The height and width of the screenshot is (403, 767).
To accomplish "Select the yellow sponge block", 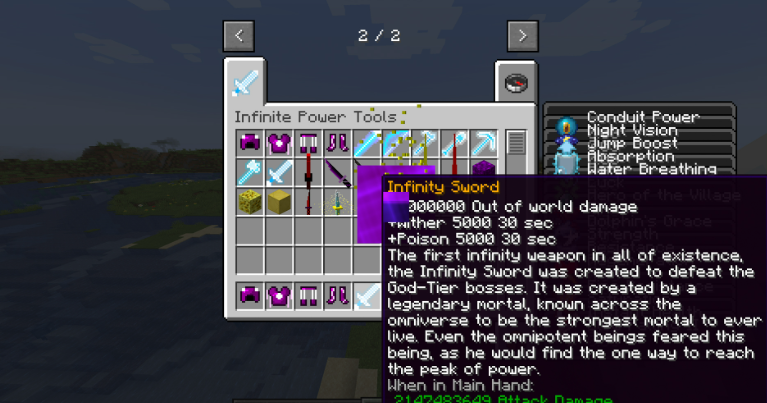I will [x=249, y=202].
